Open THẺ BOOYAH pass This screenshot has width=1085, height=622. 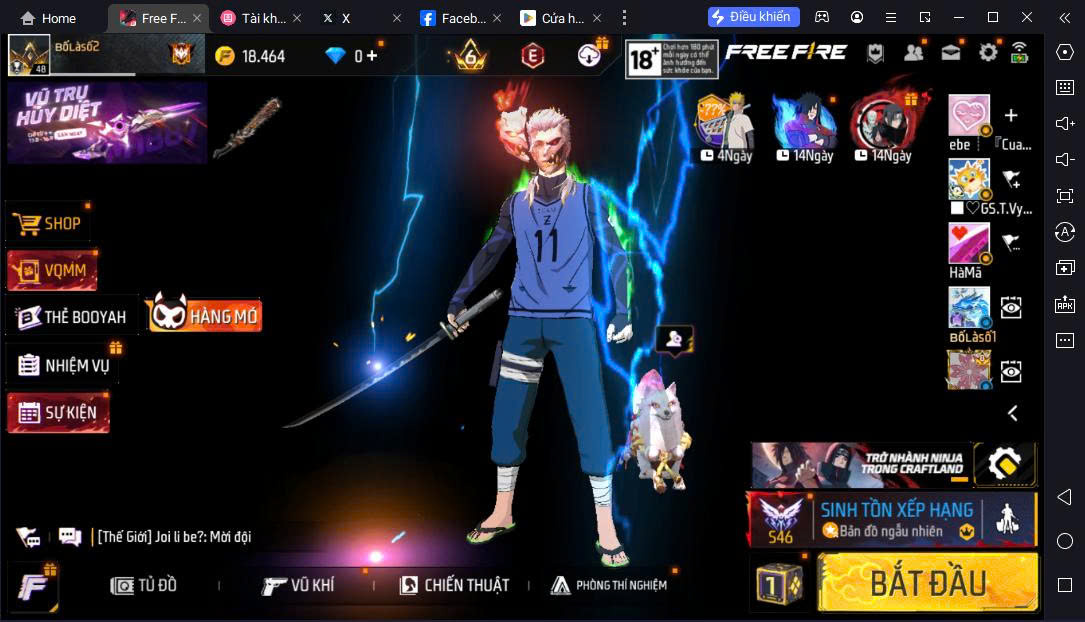[72, 317]
